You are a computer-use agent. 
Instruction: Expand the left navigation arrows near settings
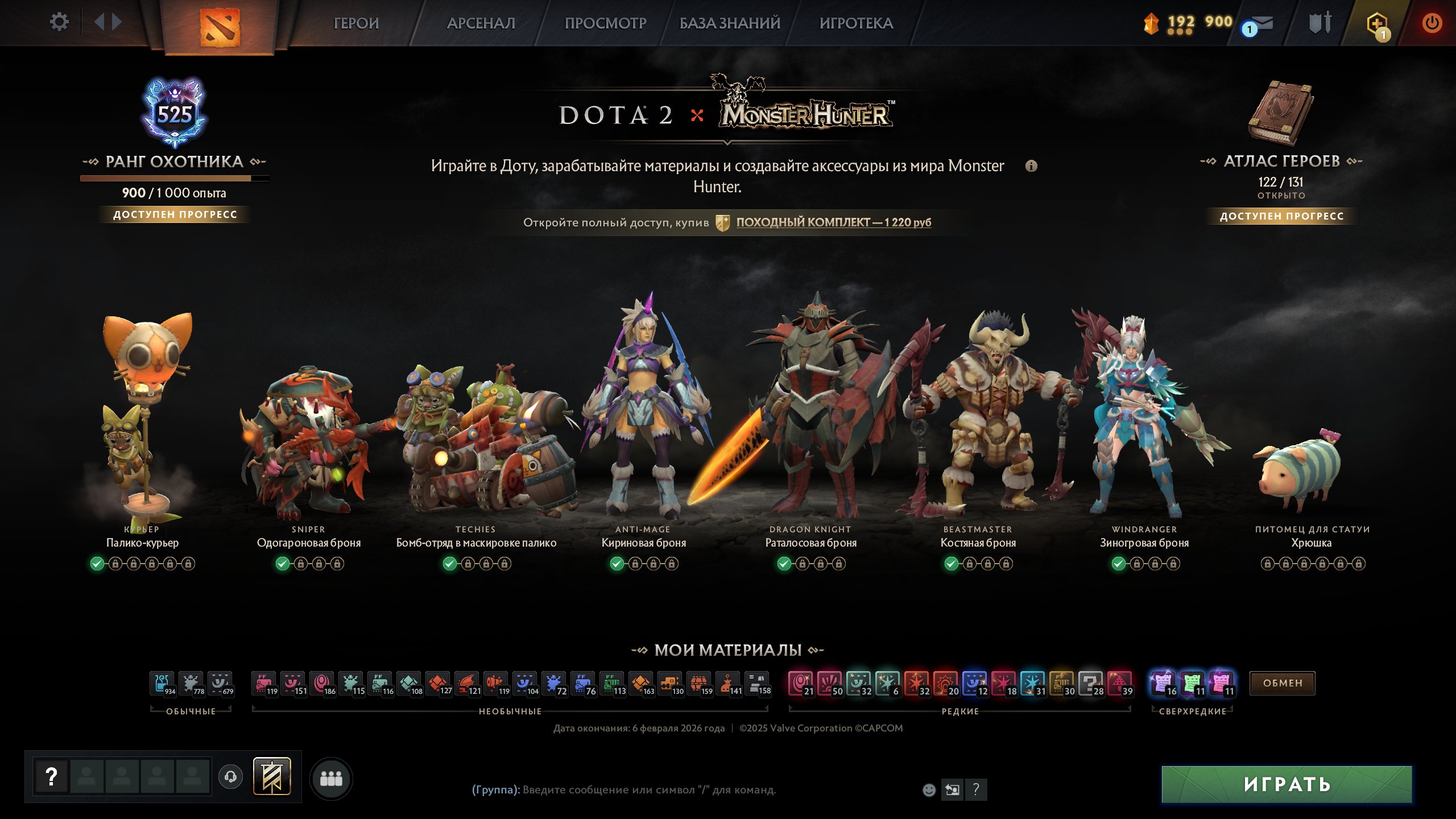[108, 23]
